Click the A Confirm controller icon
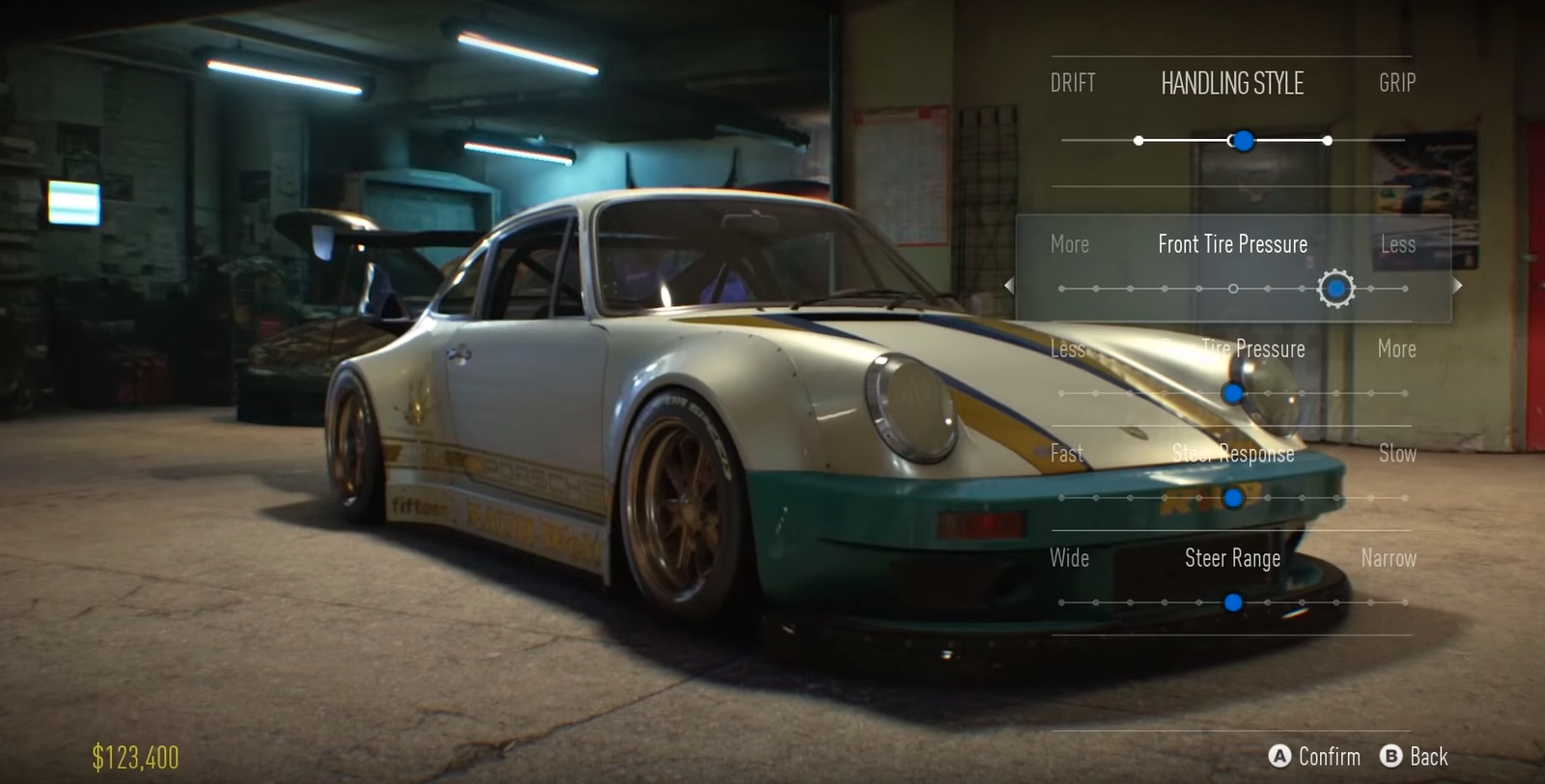Viewport: 1545px width, 784px height. tap(1281, 757)
